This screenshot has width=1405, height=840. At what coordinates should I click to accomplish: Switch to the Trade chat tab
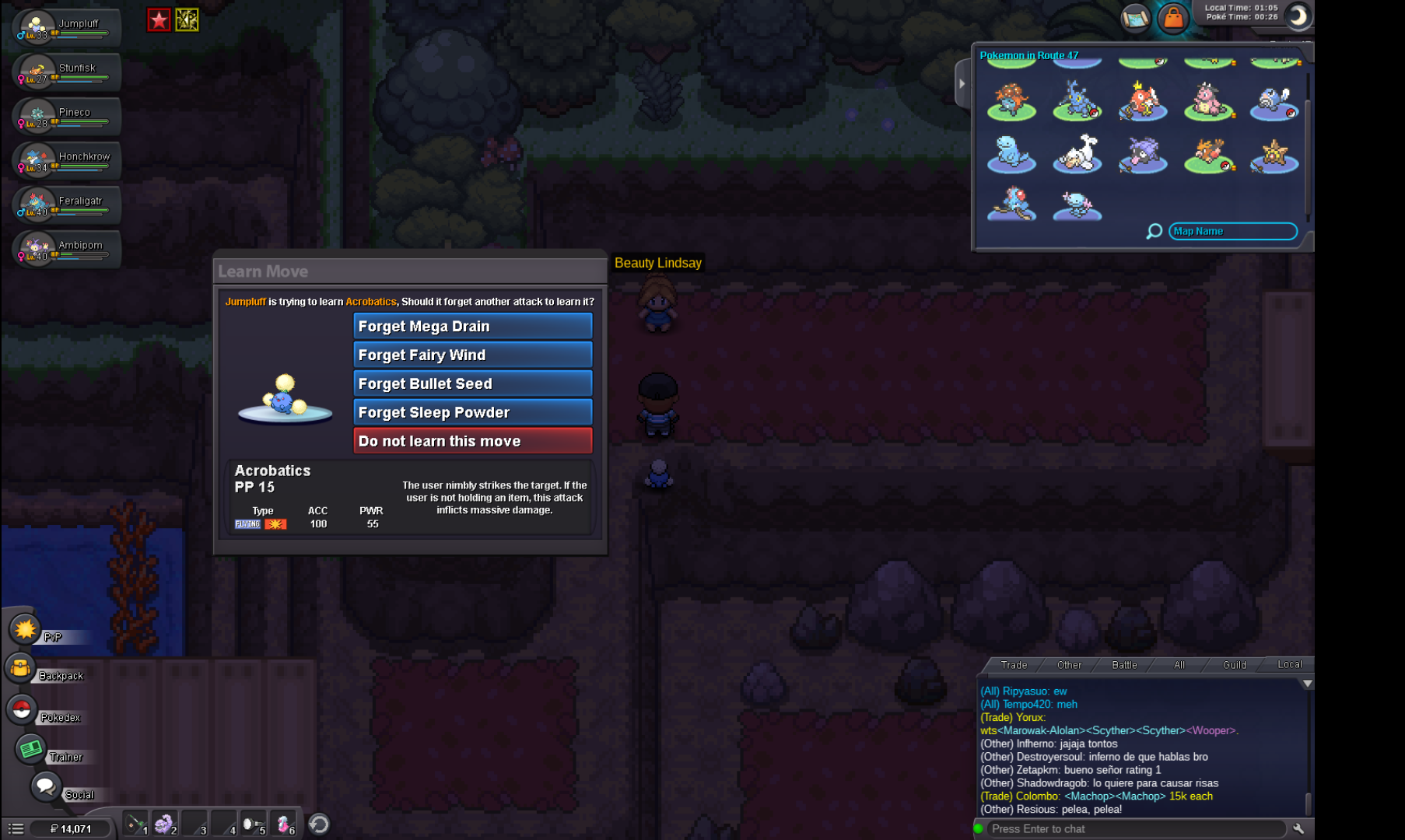tap(1014, 665)
